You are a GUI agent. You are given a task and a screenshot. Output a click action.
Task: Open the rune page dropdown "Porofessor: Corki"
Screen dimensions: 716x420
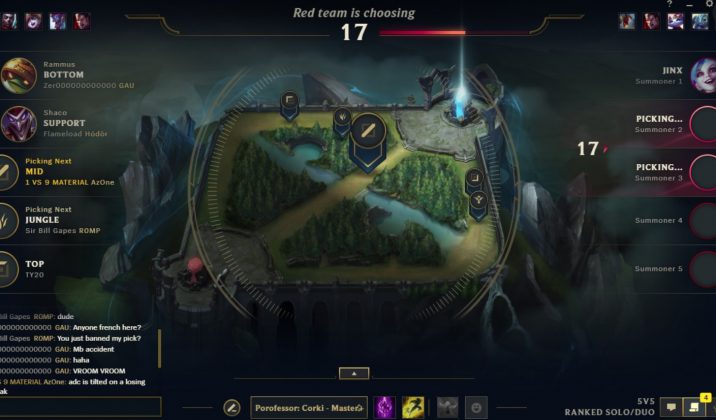(309, 407)
